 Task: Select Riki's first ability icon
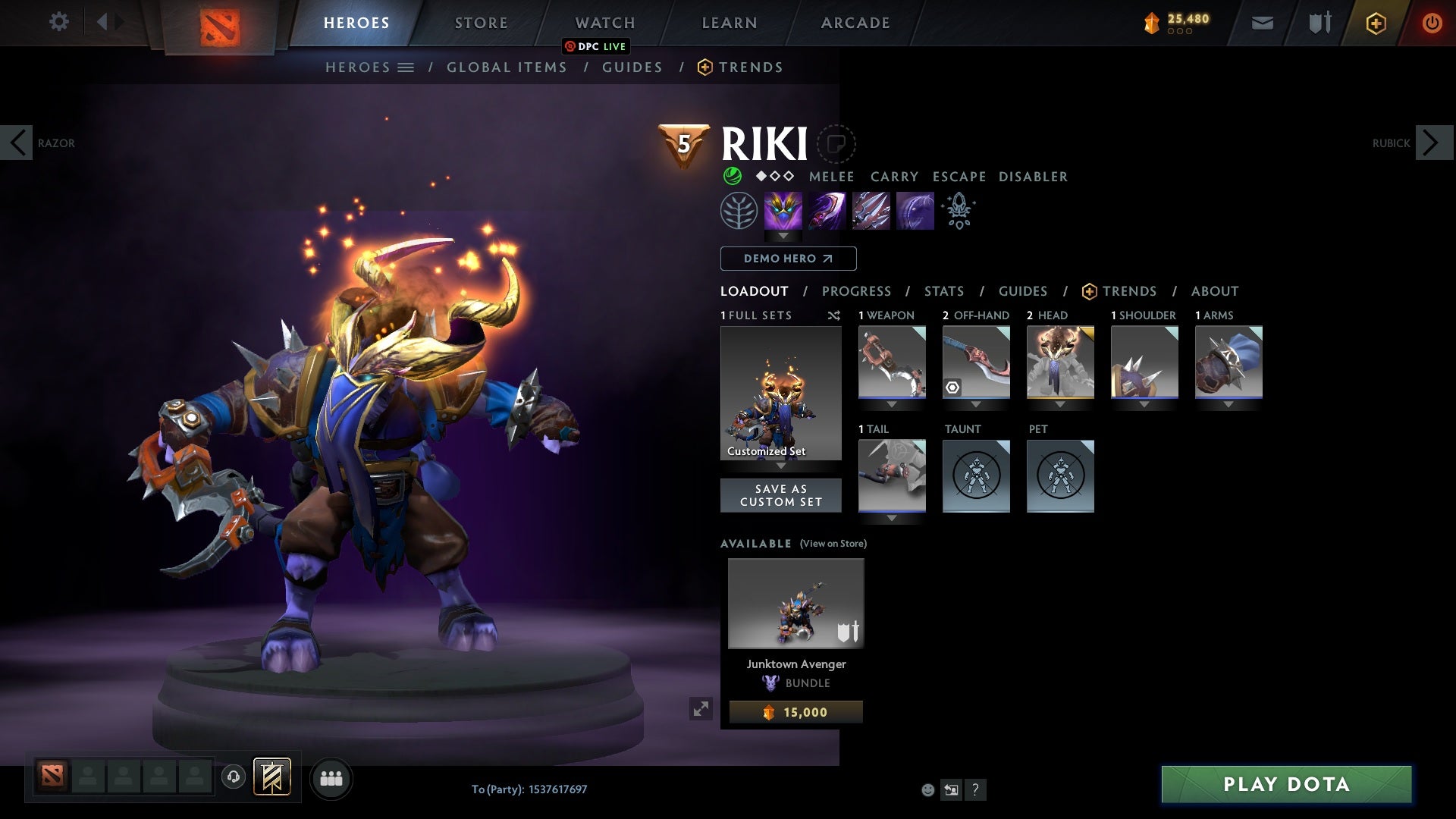pos(783,210)
